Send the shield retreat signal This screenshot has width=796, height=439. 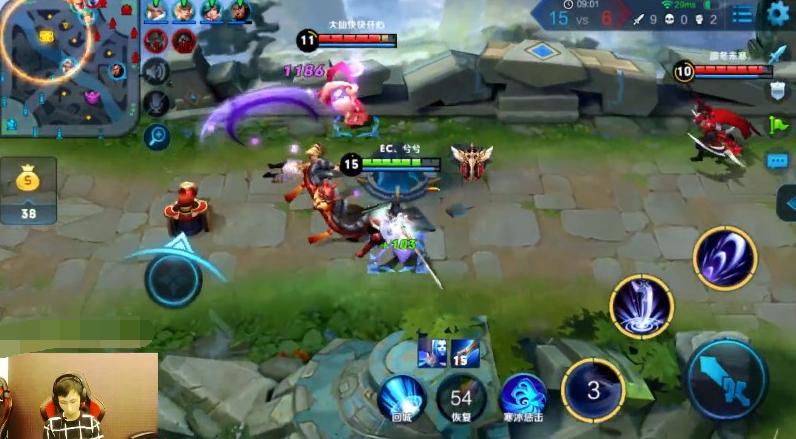click(x=778, y=90)
